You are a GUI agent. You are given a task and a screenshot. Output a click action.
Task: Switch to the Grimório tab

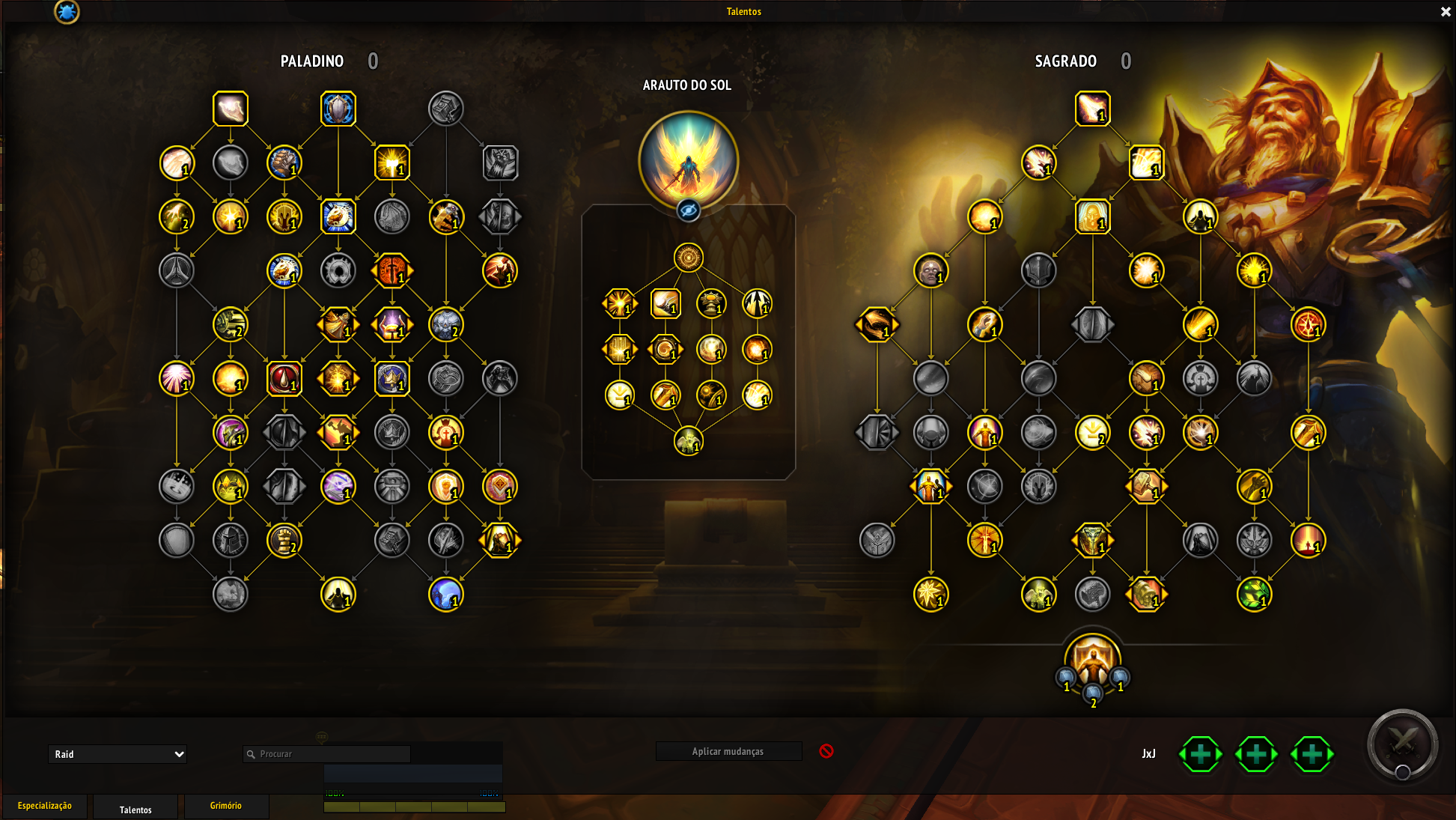point(225,806)
